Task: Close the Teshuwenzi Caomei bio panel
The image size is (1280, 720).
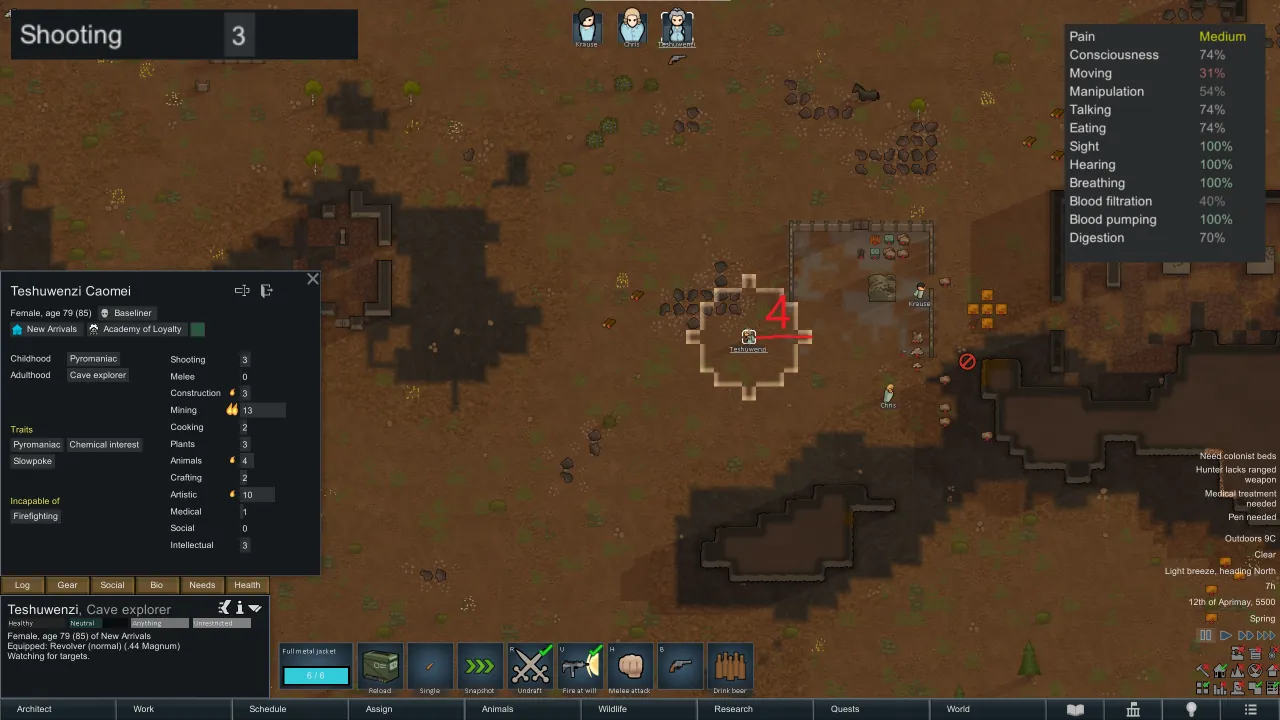Action: (313, 279)
